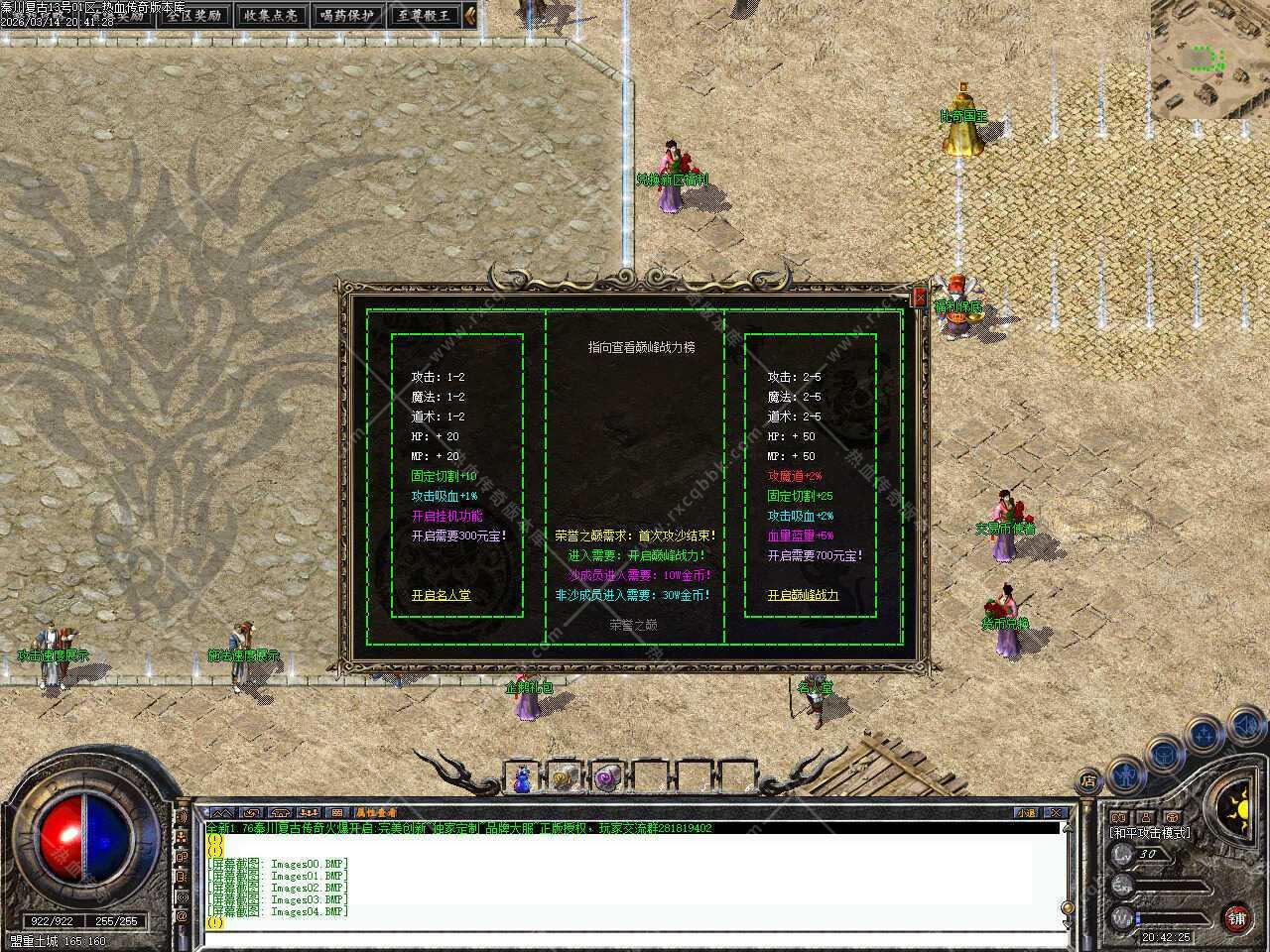Close the dialog with the red X

point(919,297)
